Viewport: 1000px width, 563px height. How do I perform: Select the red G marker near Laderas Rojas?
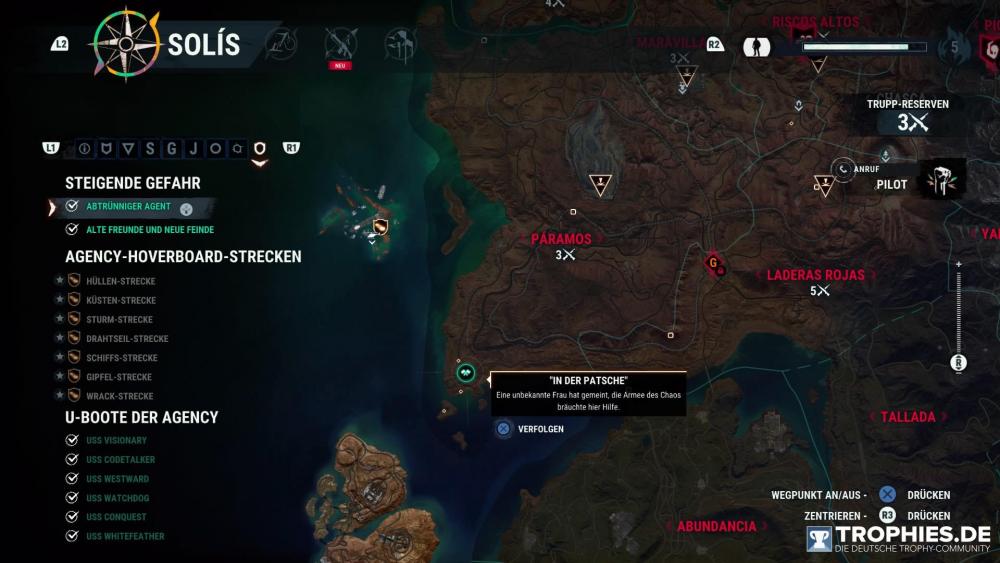[x=714, y=264]
